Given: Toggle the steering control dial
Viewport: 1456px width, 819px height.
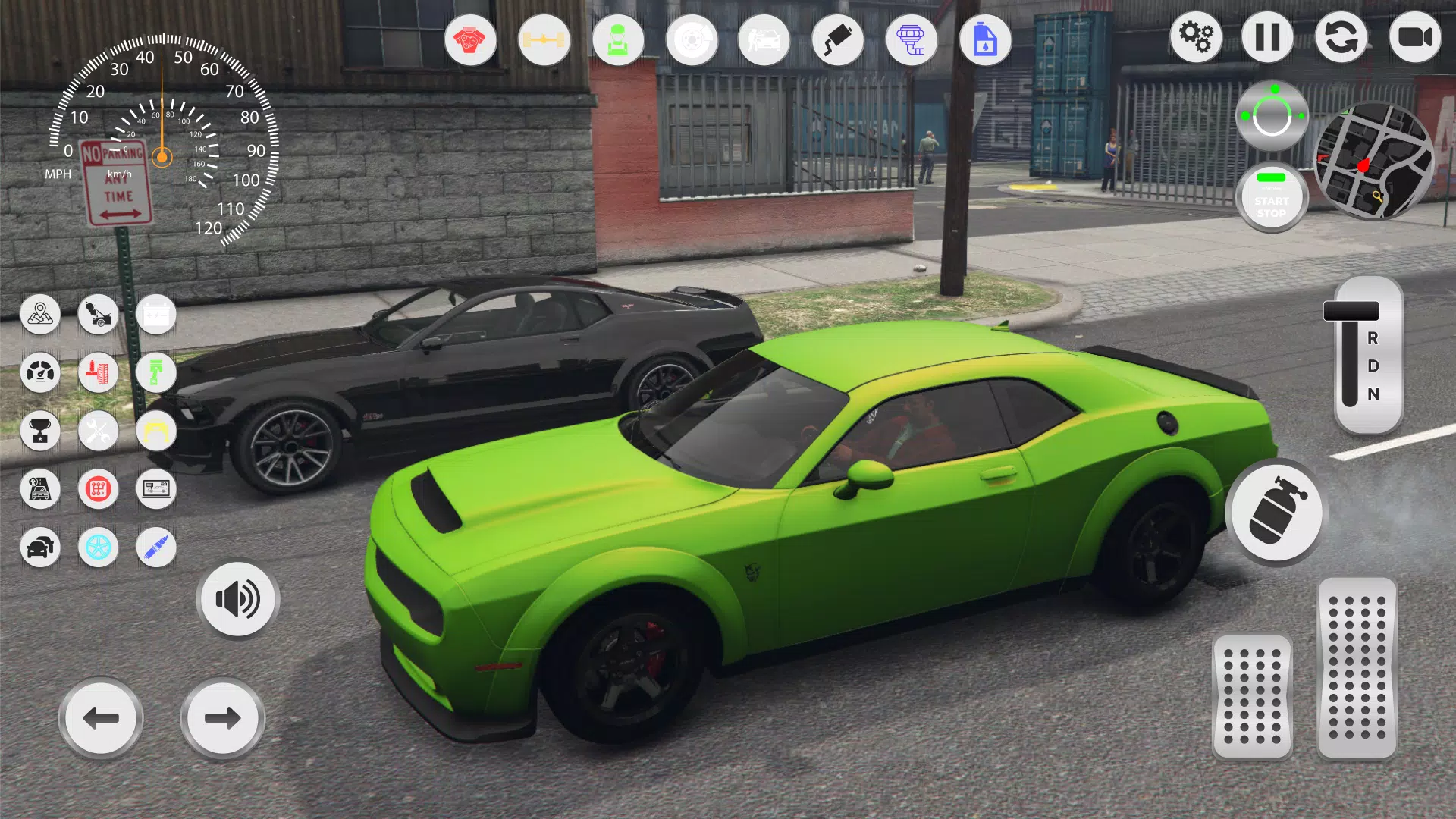Looking at the screenshot, I should click(x=1274, y=114).
